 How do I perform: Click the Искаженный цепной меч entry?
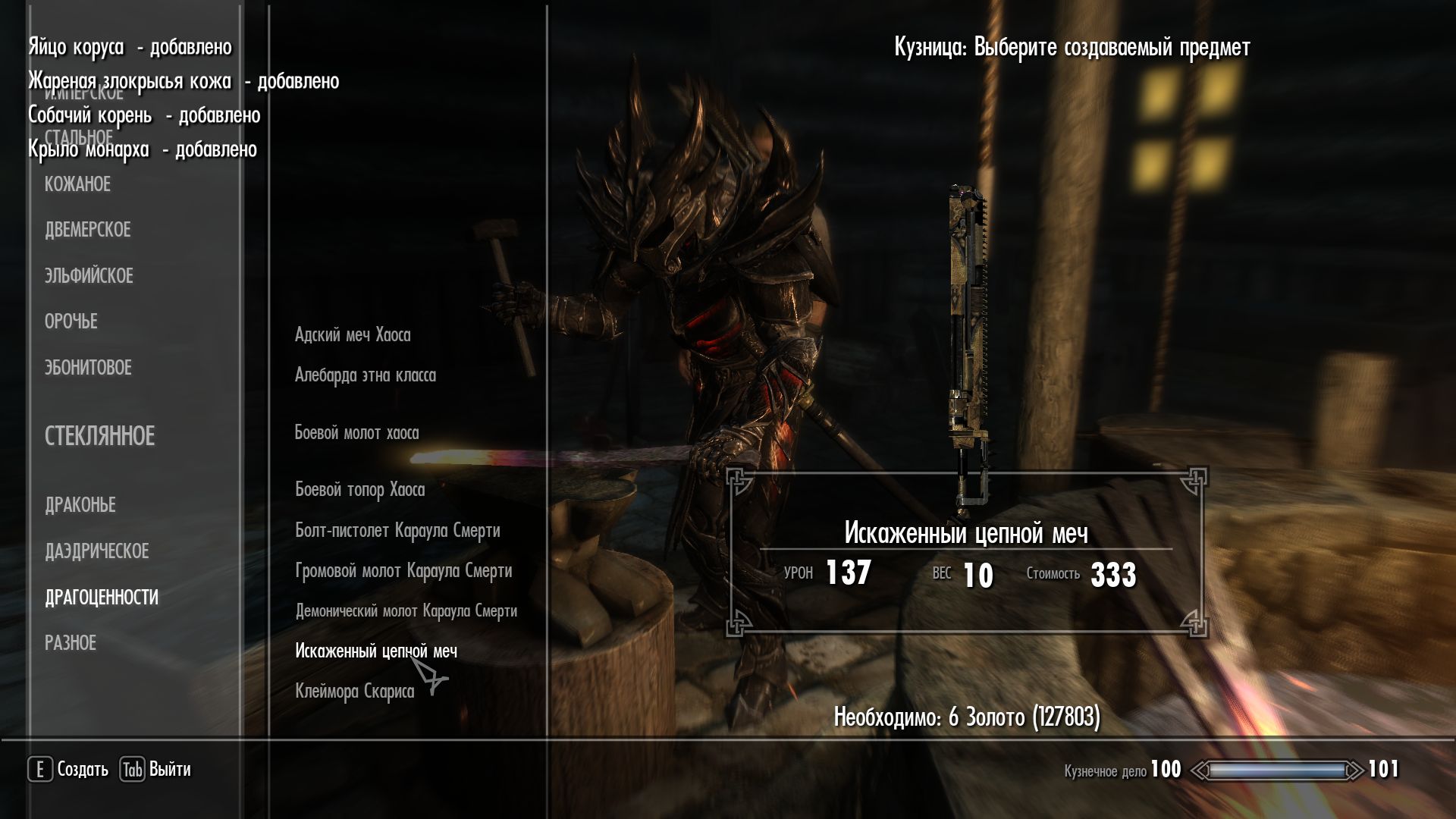[x=375, y=651]
